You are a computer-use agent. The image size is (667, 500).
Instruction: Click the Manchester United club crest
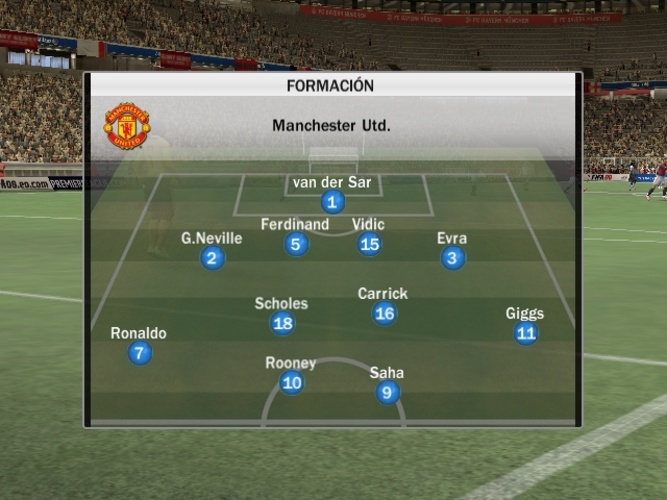[127, 126]
